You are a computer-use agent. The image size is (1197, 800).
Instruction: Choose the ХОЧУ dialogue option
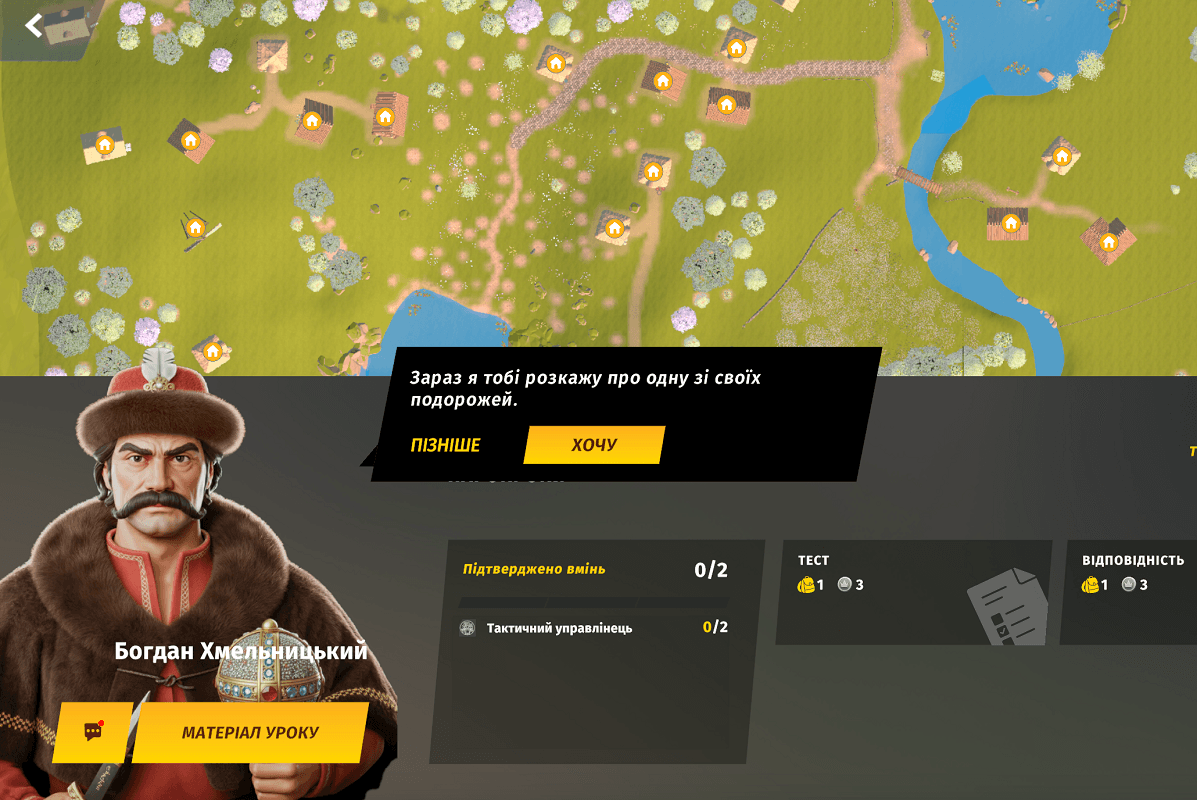pos(594,445)
